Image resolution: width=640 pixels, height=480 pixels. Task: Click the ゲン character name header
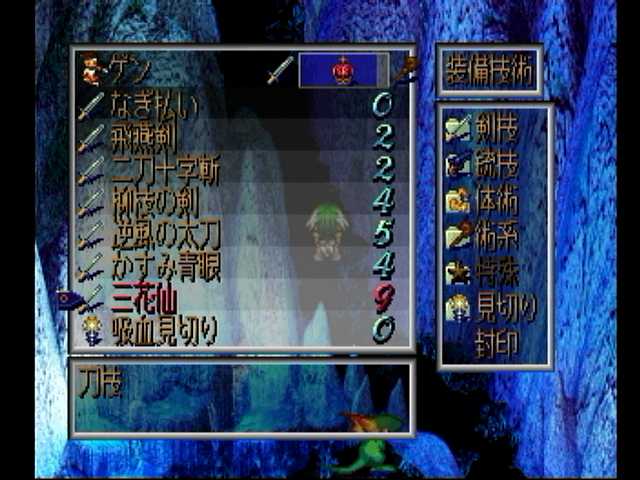coord(125,70)
